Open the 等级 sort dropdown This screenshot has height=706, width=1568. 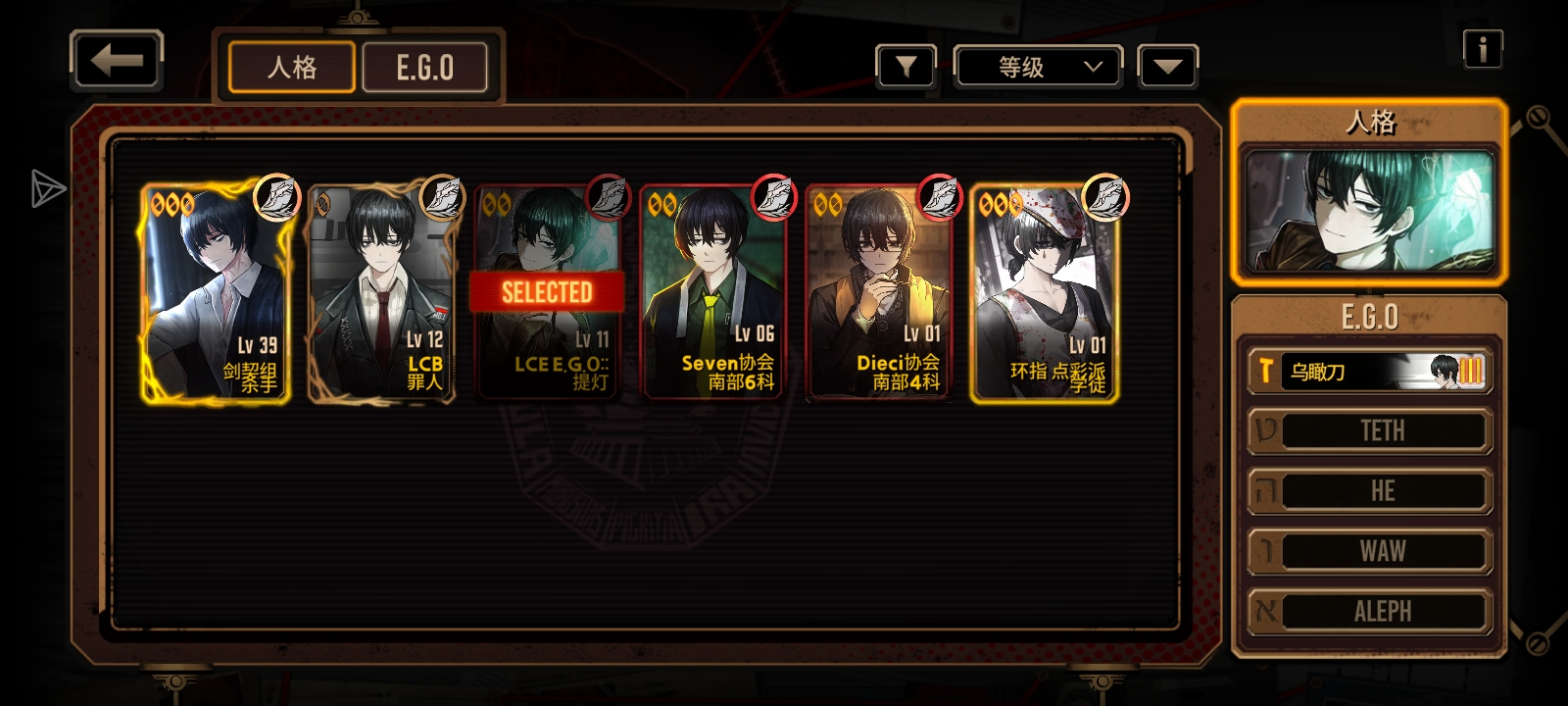click(x=1039, y=67)
